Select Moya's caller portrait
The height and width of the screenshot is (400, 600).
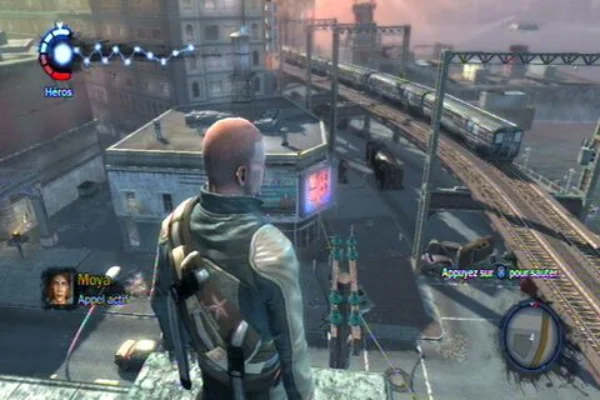(x=59, y=287)
